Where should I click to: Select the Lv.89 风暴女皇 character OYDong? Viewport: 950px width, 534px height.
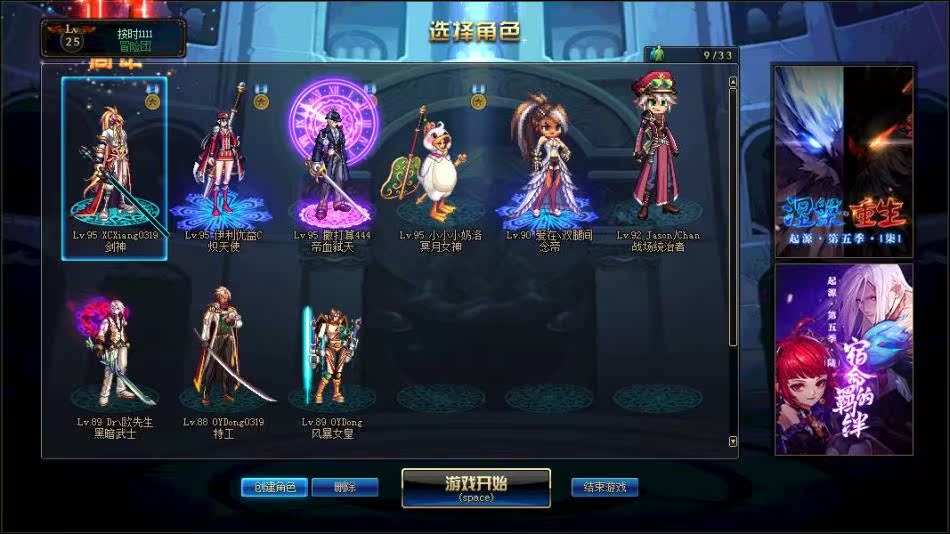tap(332, 355)
